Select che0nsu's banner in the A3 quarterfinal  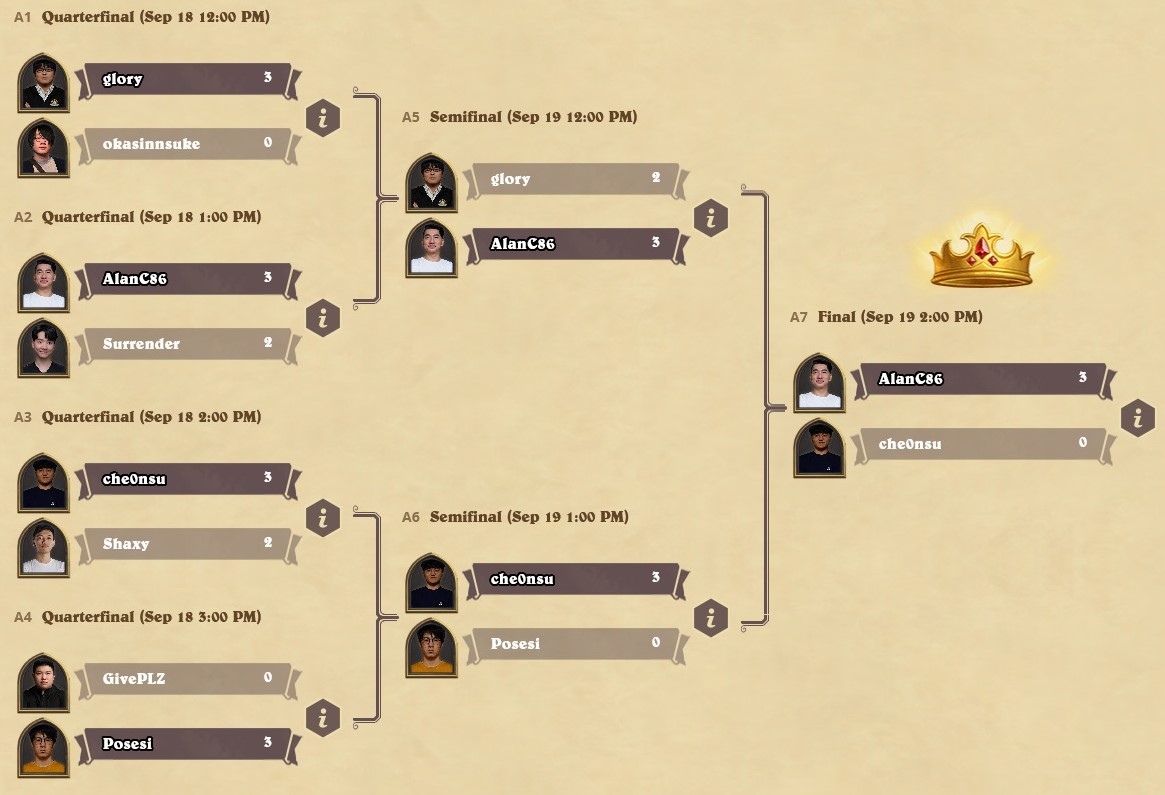(x=185, y=479)
